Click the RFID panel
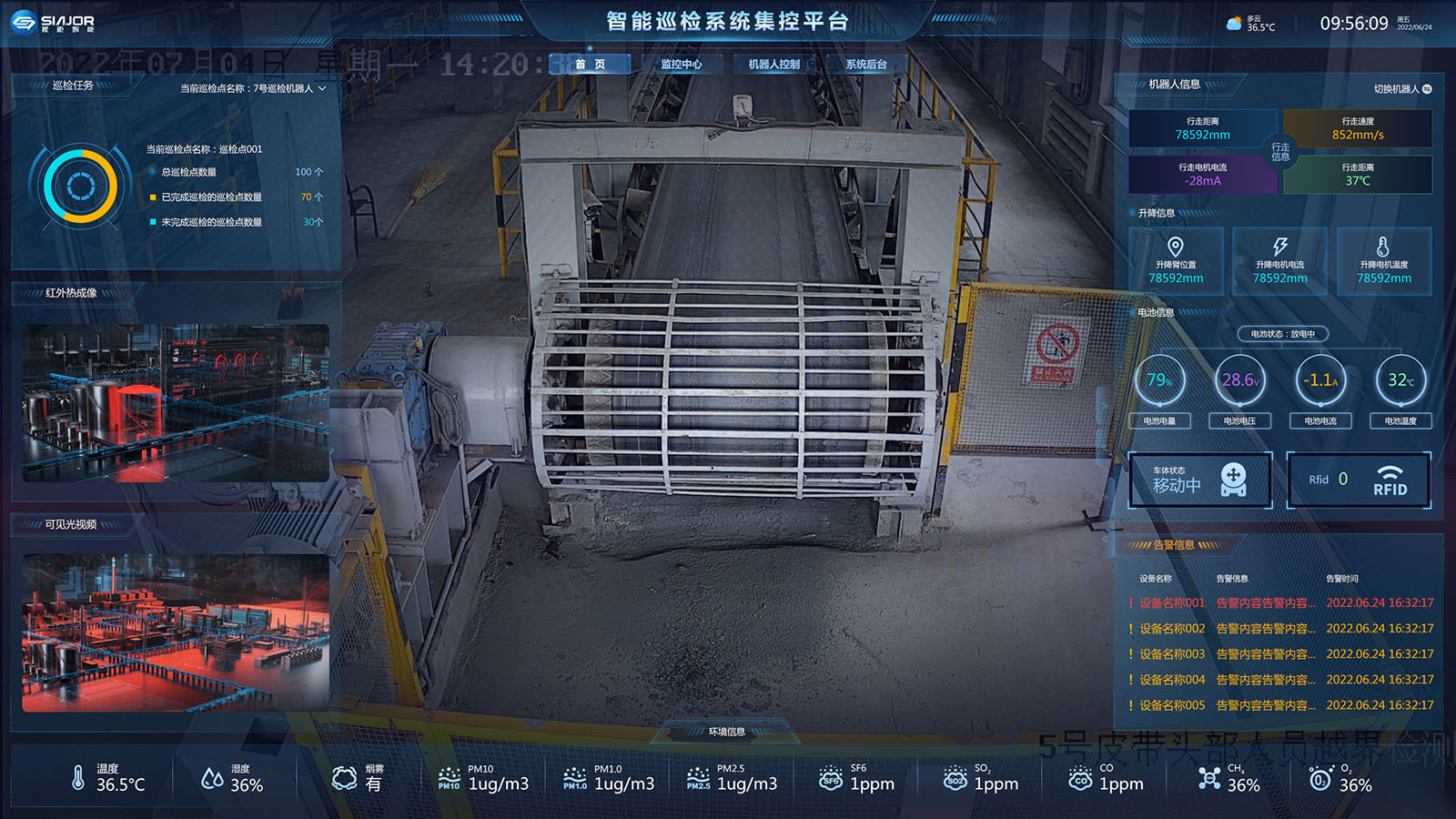 (x=1358, y=480)
